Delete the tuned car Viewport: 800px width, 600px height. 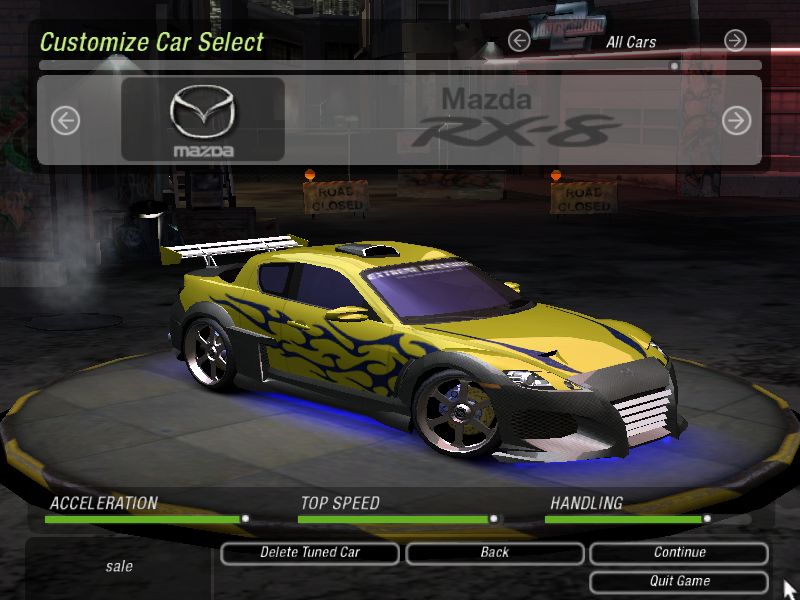310,553
